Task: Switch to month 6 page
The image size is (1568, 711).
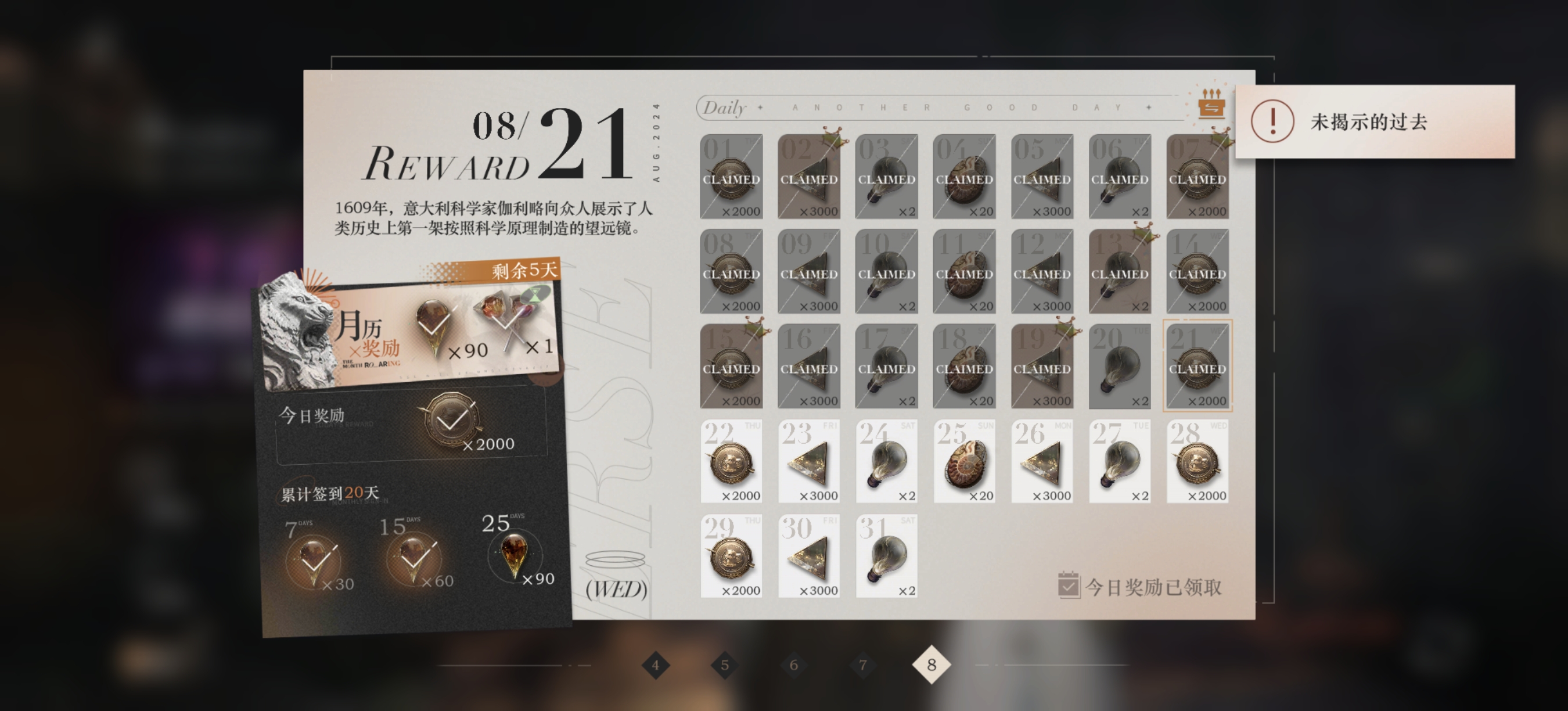Action: tap(793, 665)
